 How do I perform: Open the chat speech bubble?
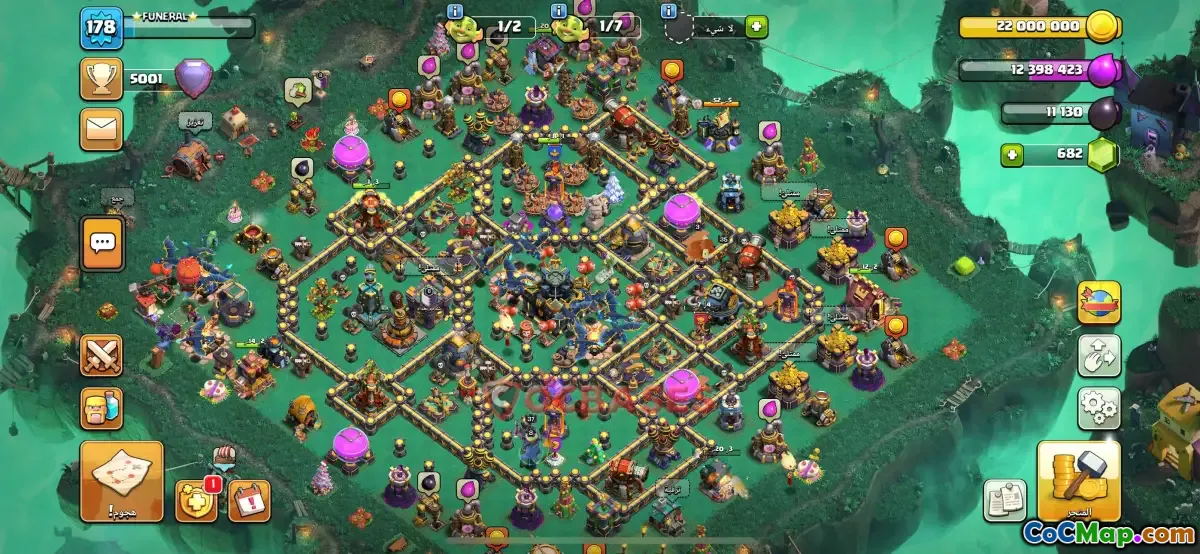[x=102, y=242]
